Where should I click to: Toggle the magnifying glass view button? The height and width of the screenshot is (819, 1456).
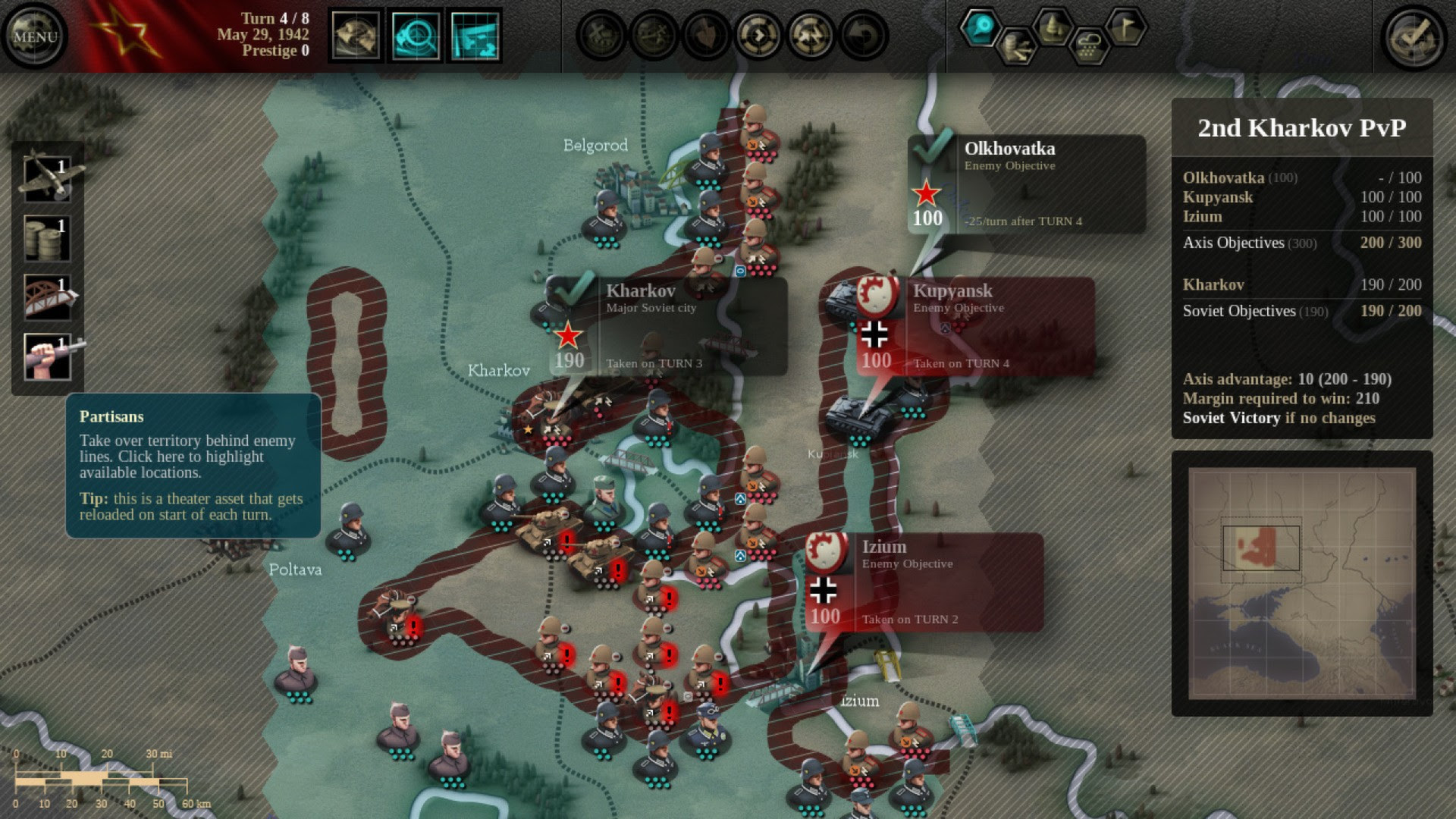[416, 36]
